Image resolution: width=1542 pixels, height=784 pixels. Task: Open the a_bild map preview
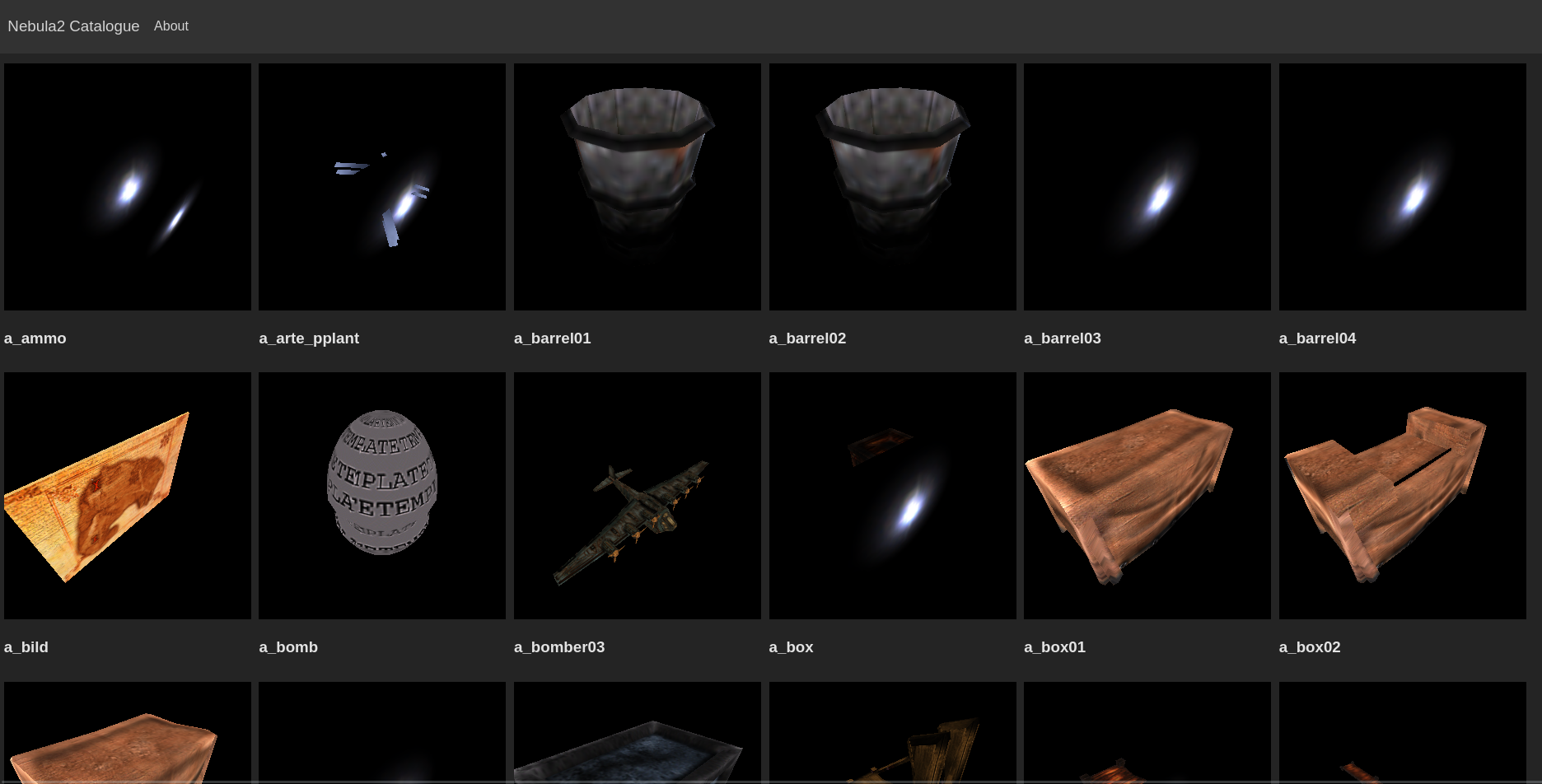tap(127, 495)
